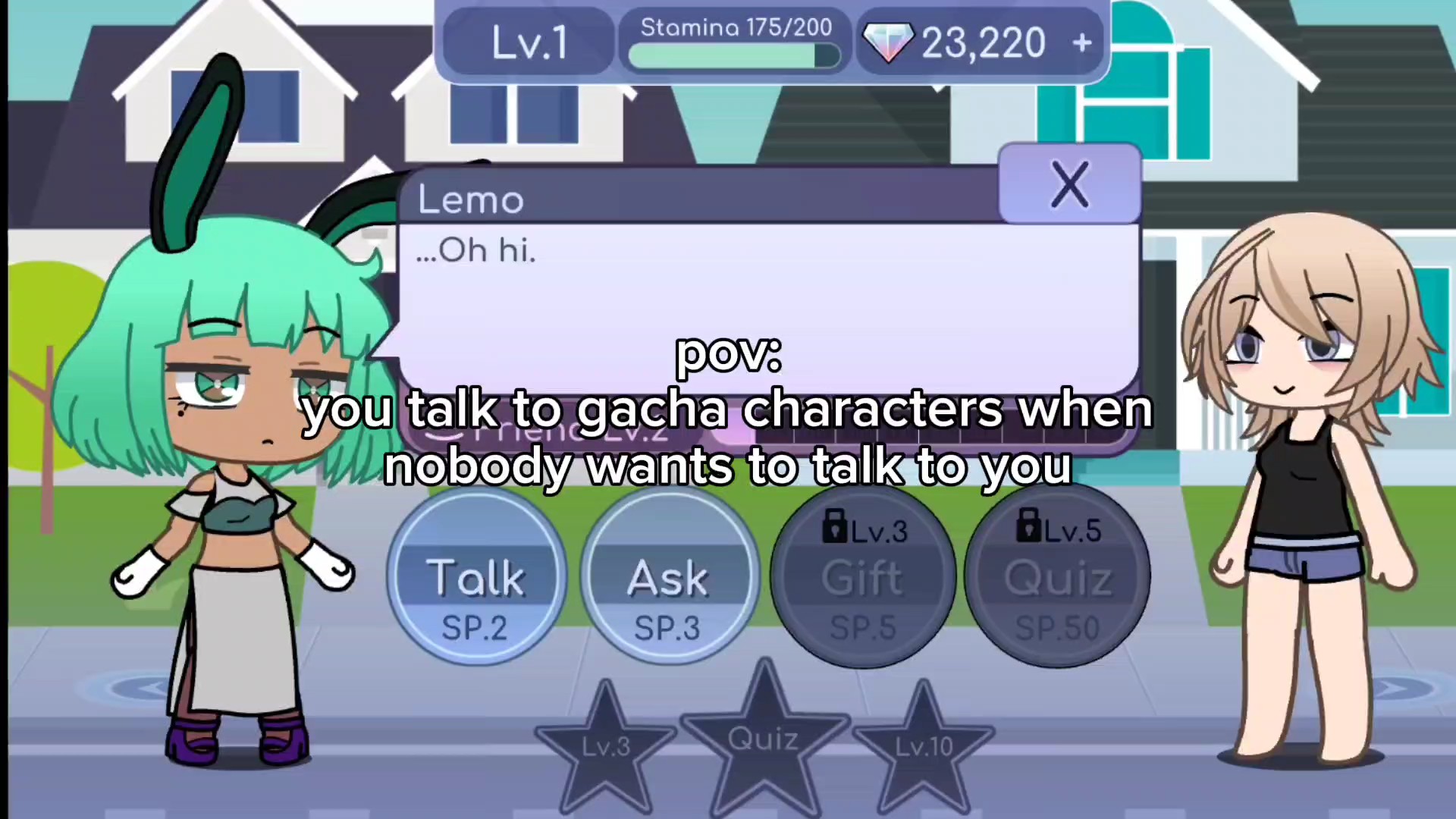
Task: Close the Lemo dialogue box
Action: point(1069,184)
